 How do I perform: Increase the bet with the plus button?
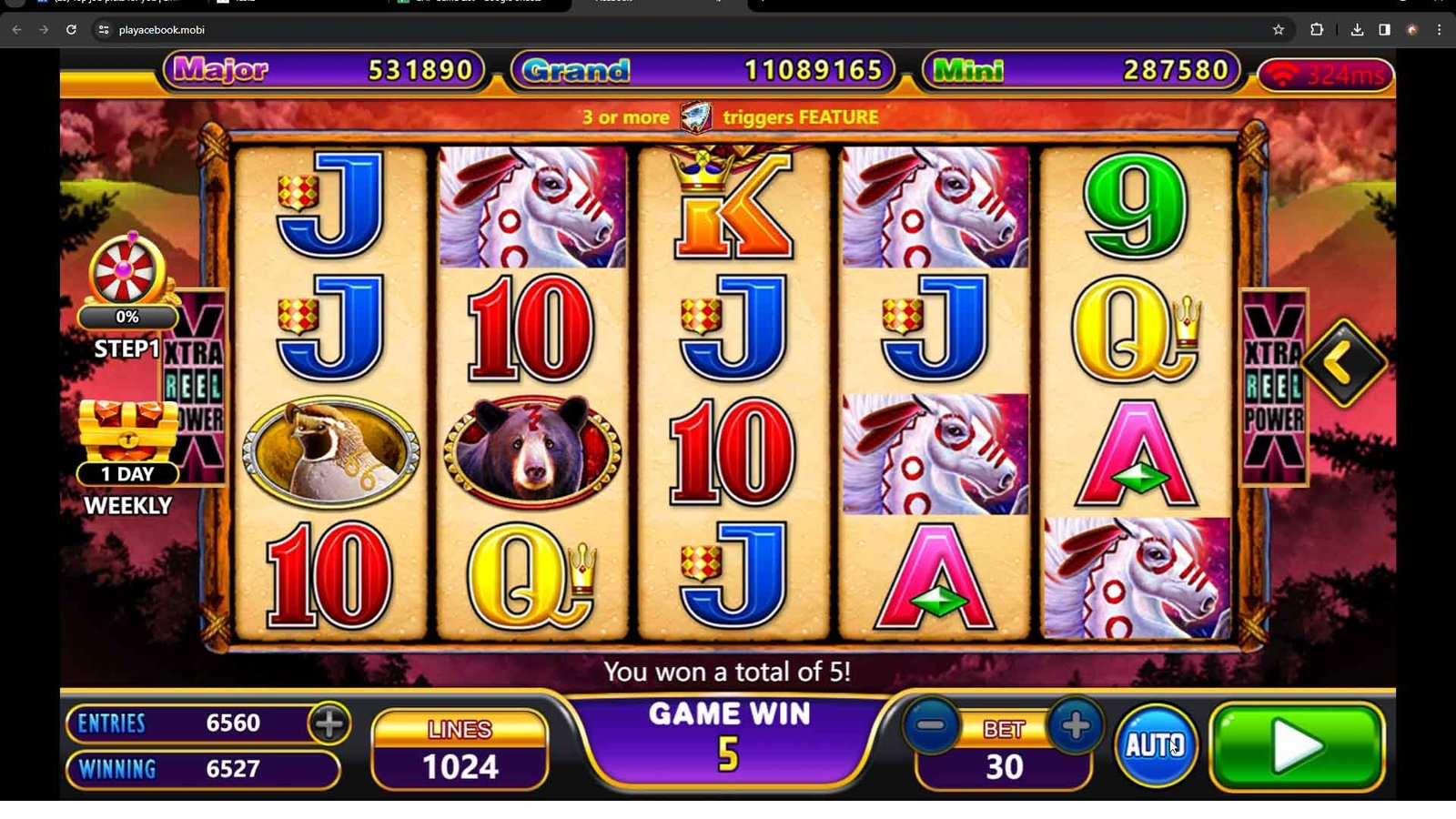click(x=1075, y=726)
